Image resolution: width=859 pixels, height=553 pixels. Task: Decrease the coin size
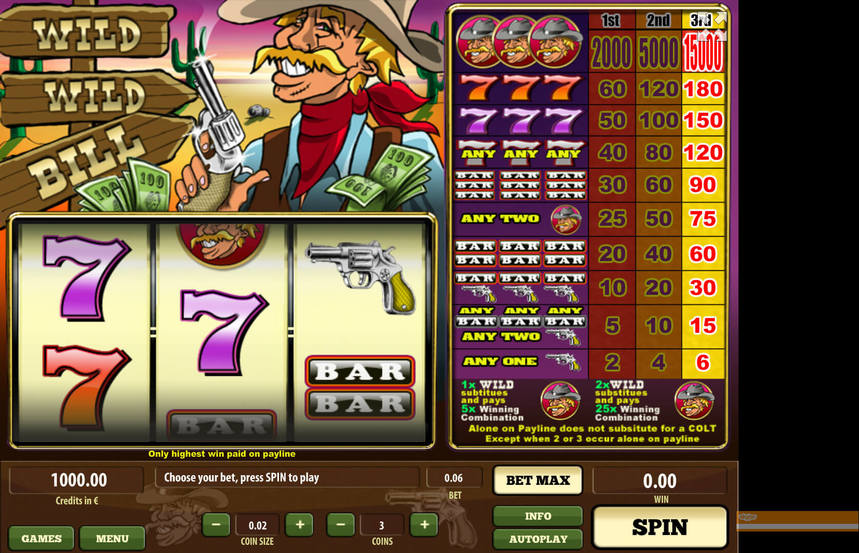click(x=216, y=524)
